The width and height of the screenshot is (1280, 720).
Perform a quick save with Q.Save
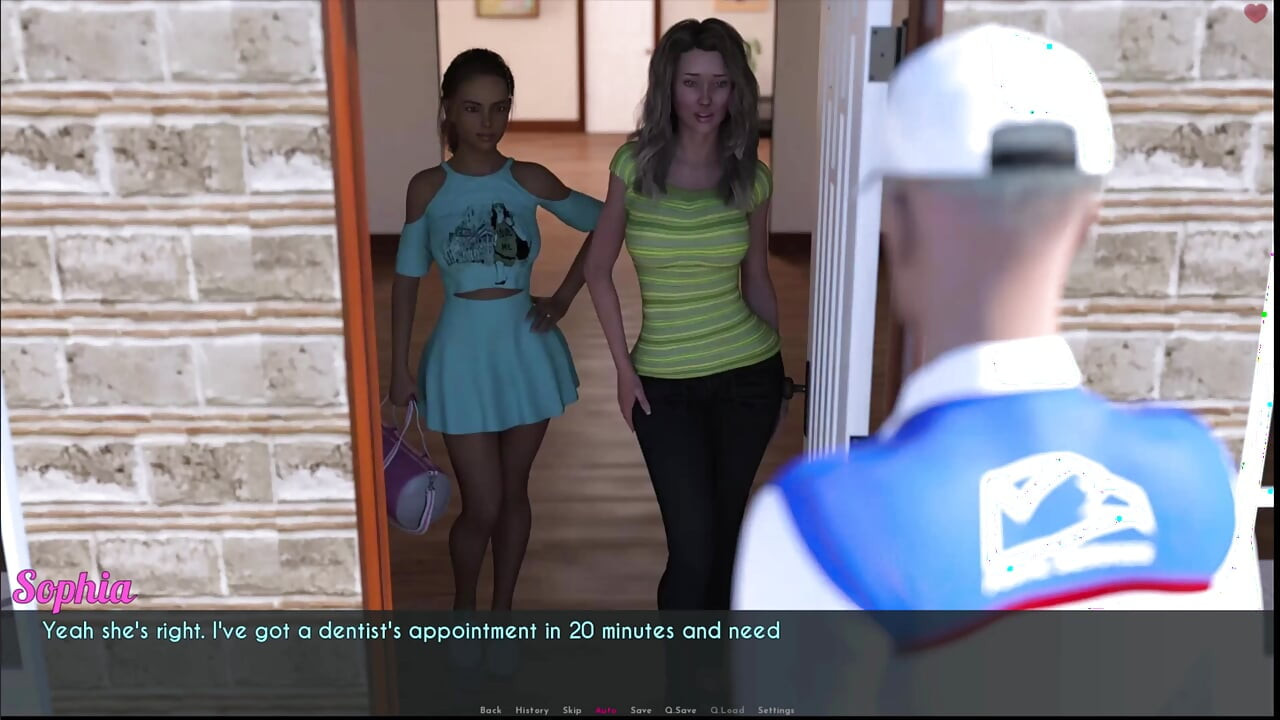click(681, 709)
